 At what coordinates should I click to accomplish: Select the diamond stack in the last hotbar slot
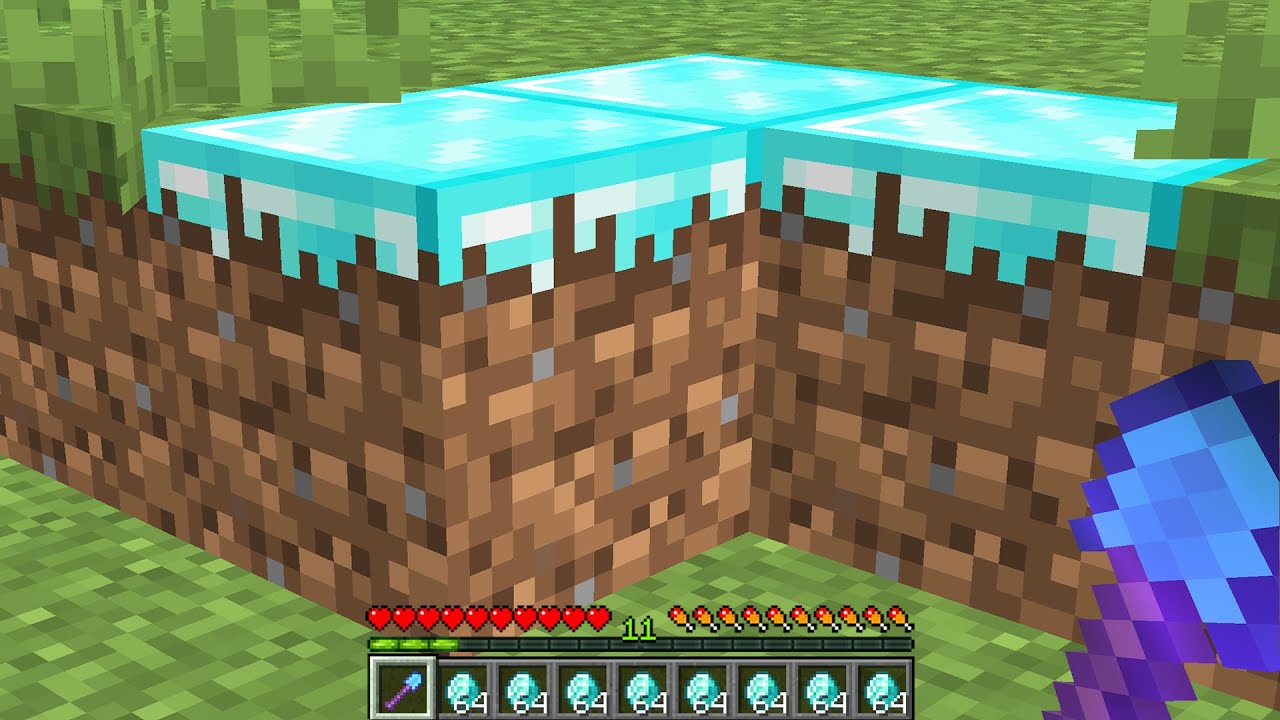pos(885,690)
